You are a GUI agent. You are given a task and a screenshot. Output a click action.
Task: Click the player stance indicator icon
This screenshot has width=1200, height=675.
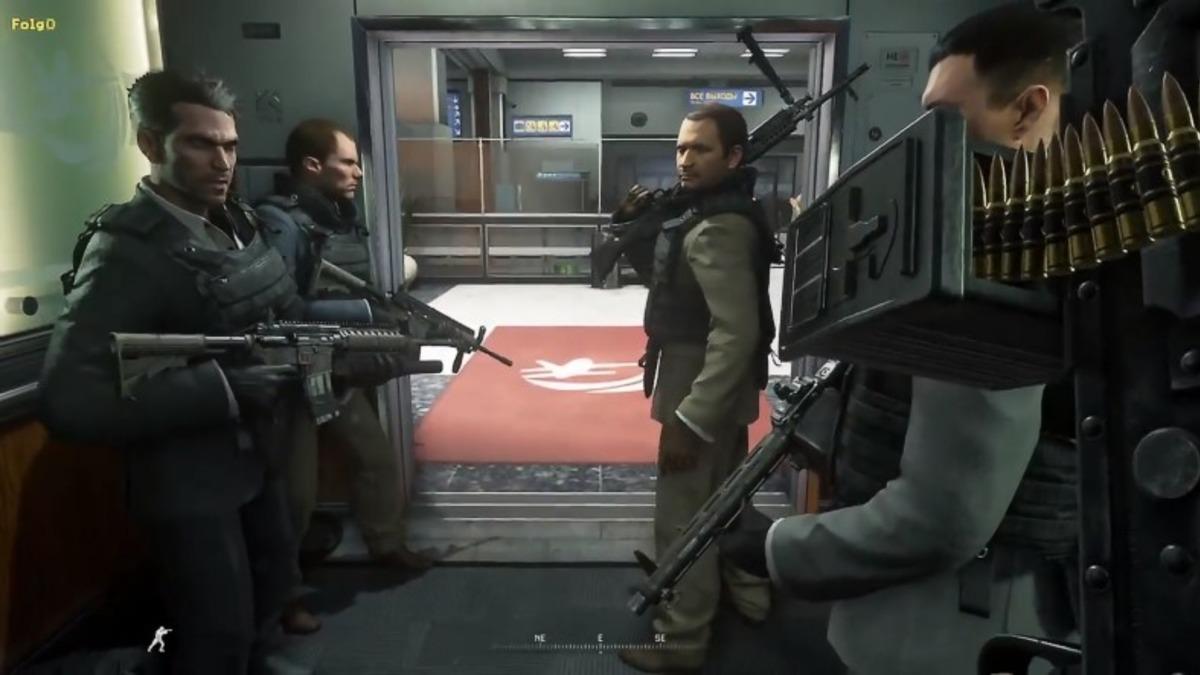point(159,639)
